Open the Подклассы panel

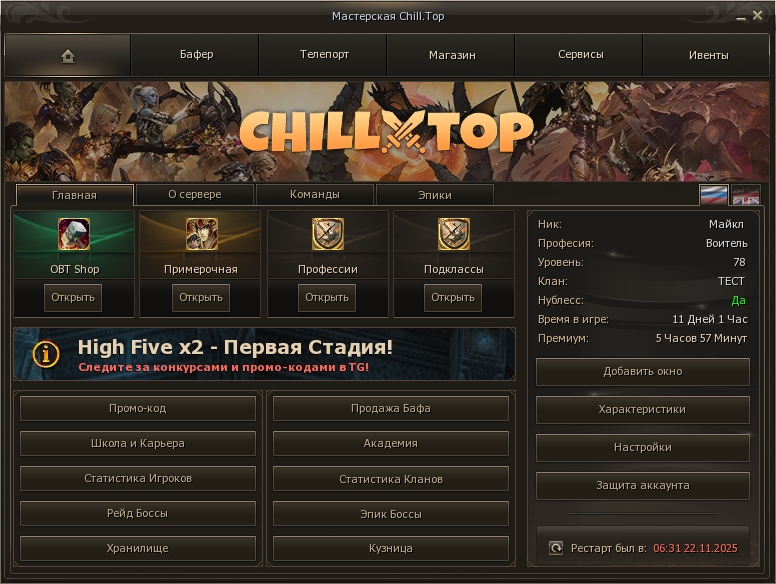pos(453,297)
